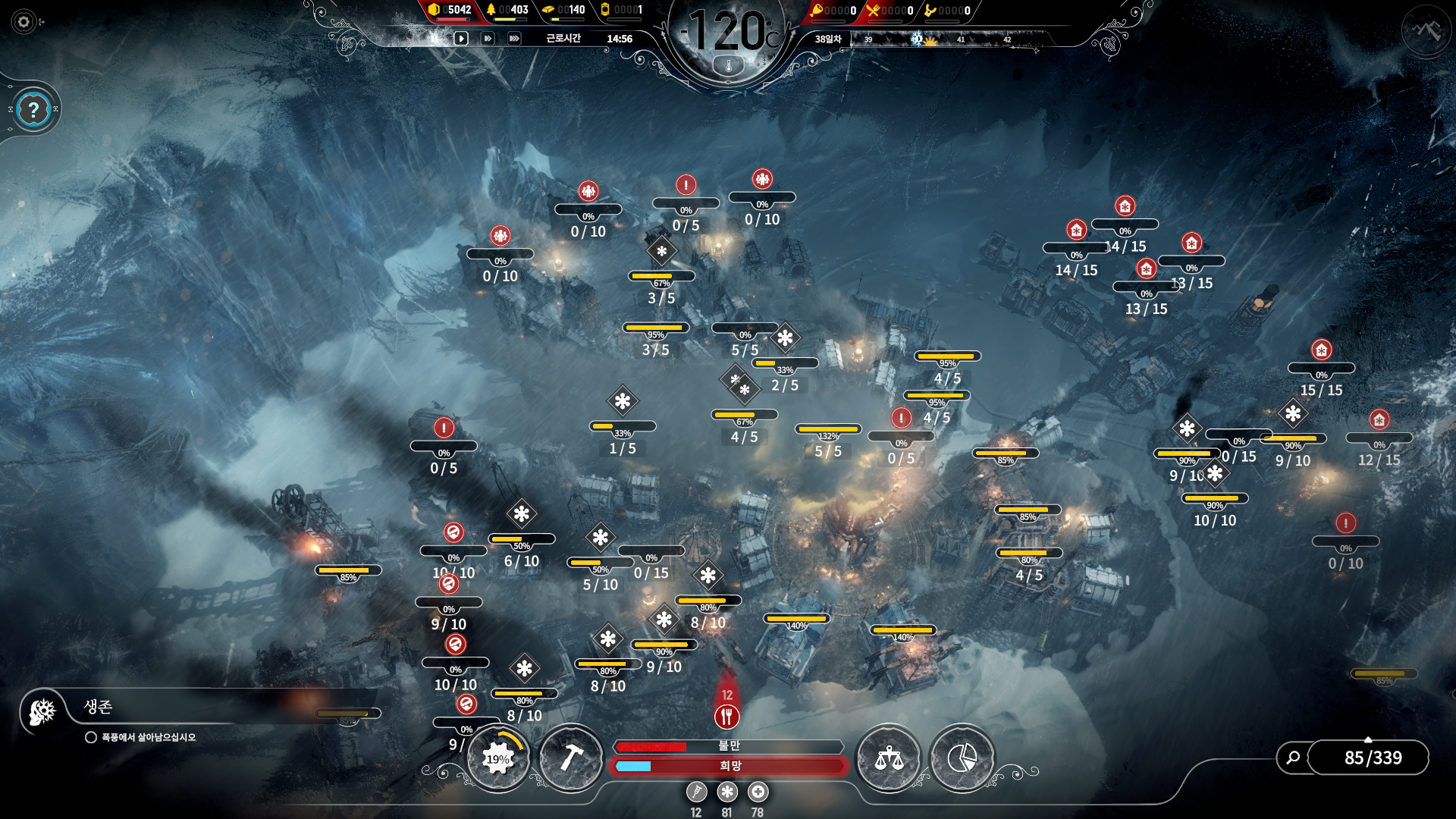Click the population count 85/339 button
This screenshot has width=1456, height=819.
tap(1373, 758)
